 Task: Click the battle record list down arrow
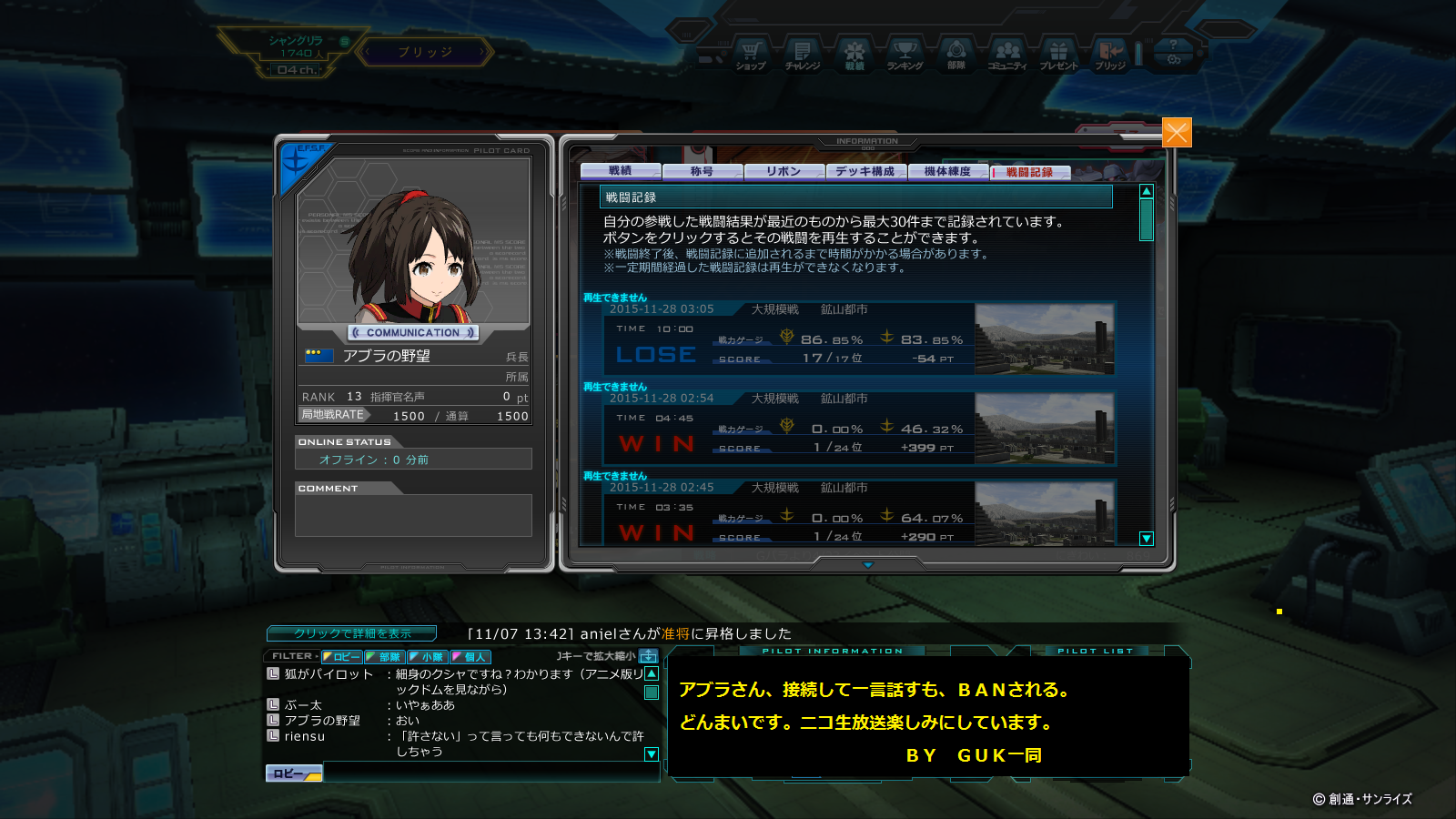pyautogui.click(x=1147, y=539)
